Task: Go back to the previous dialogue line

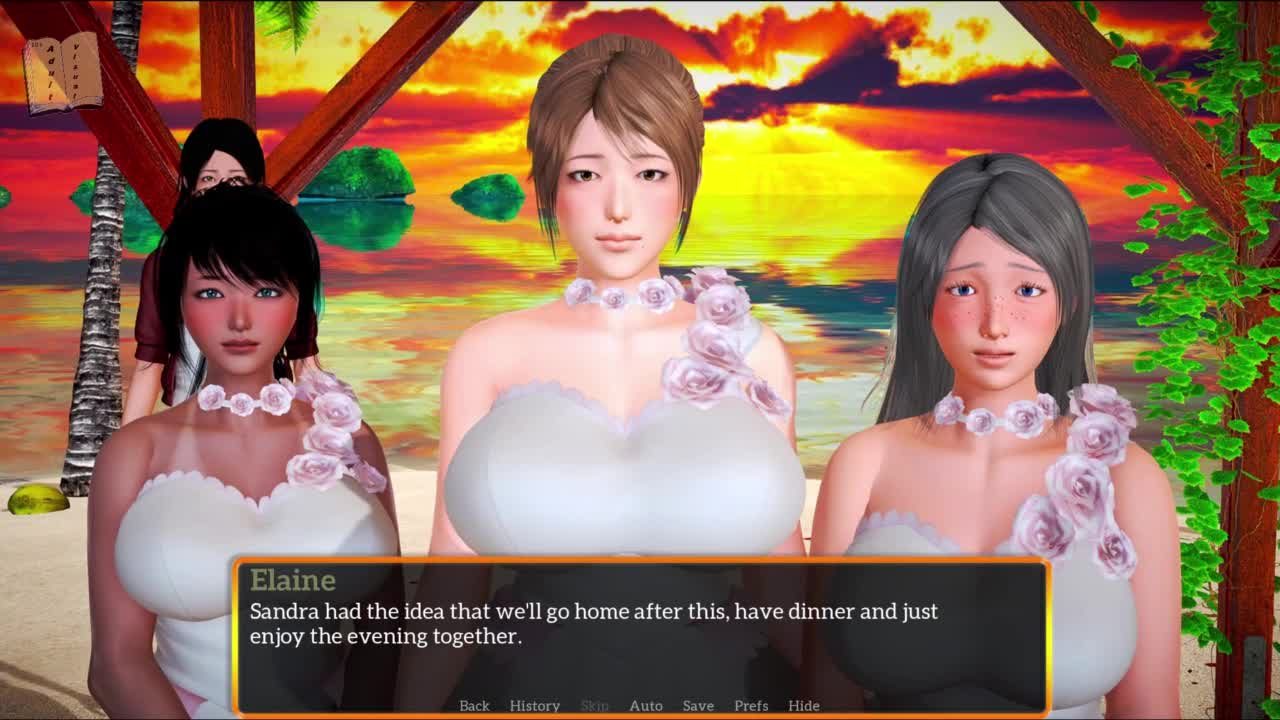Action: [474, 705]
